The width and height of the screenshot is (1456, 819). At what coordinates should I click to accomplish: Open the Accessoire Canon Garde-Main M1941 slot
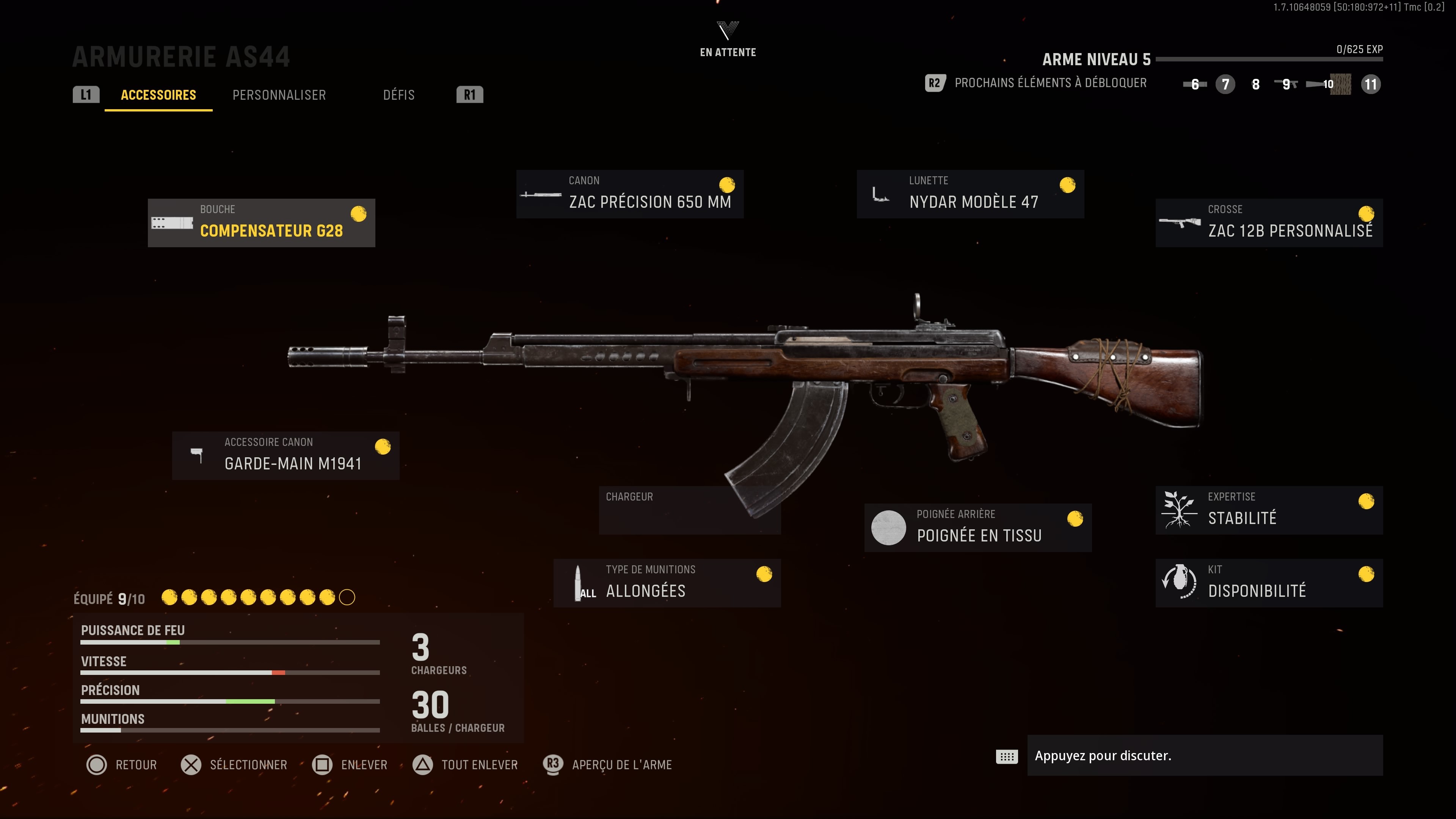click(286, 455)
